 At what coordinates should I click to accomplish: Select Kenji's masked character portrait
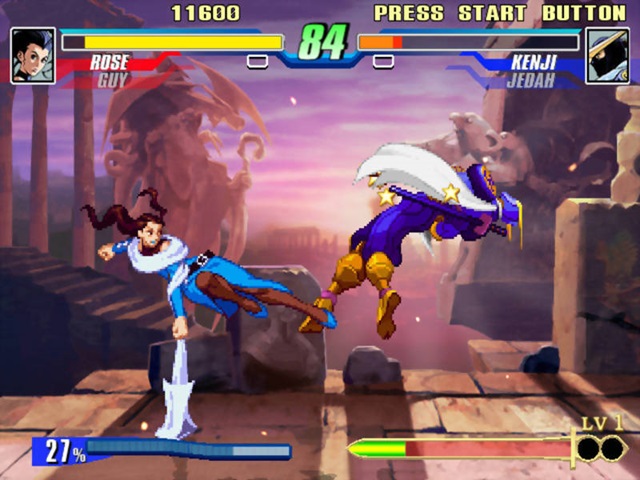(x=607, y=55)
